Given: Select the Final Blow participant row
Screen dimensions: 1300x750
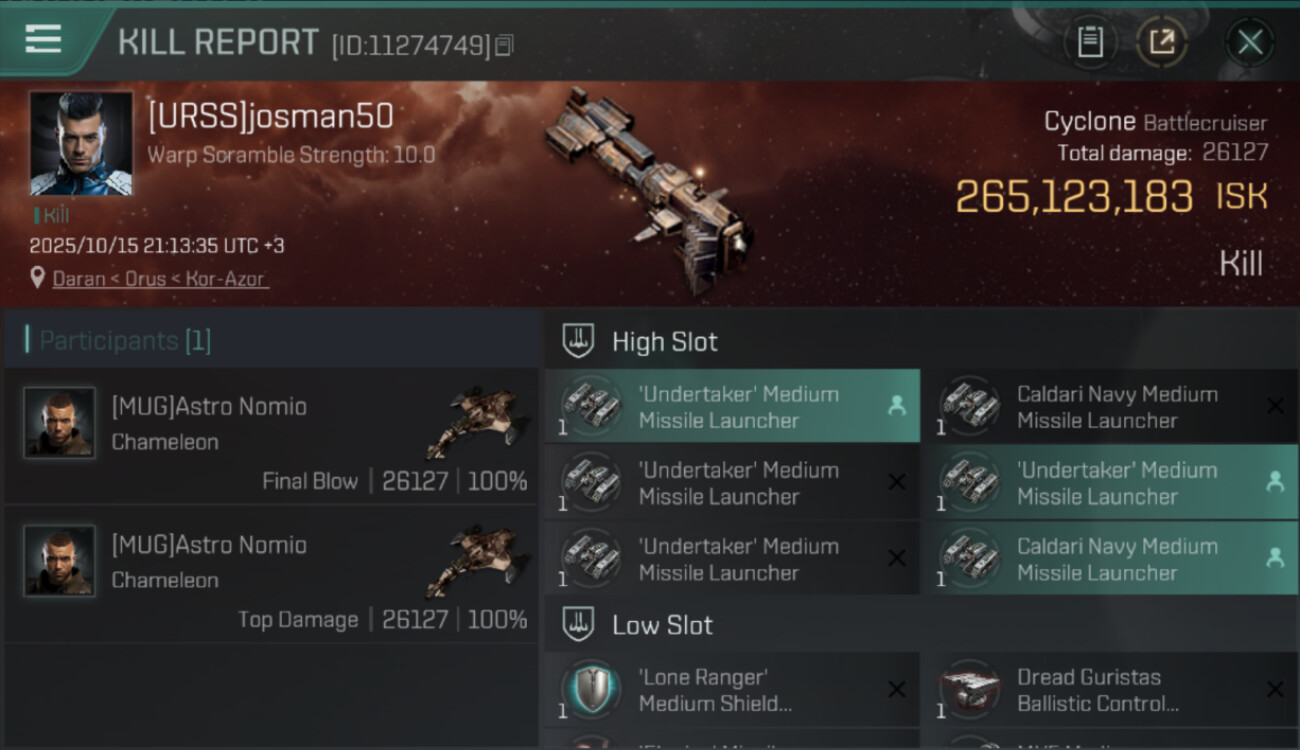Looking at the screenshot, I should tap(272, 436).
